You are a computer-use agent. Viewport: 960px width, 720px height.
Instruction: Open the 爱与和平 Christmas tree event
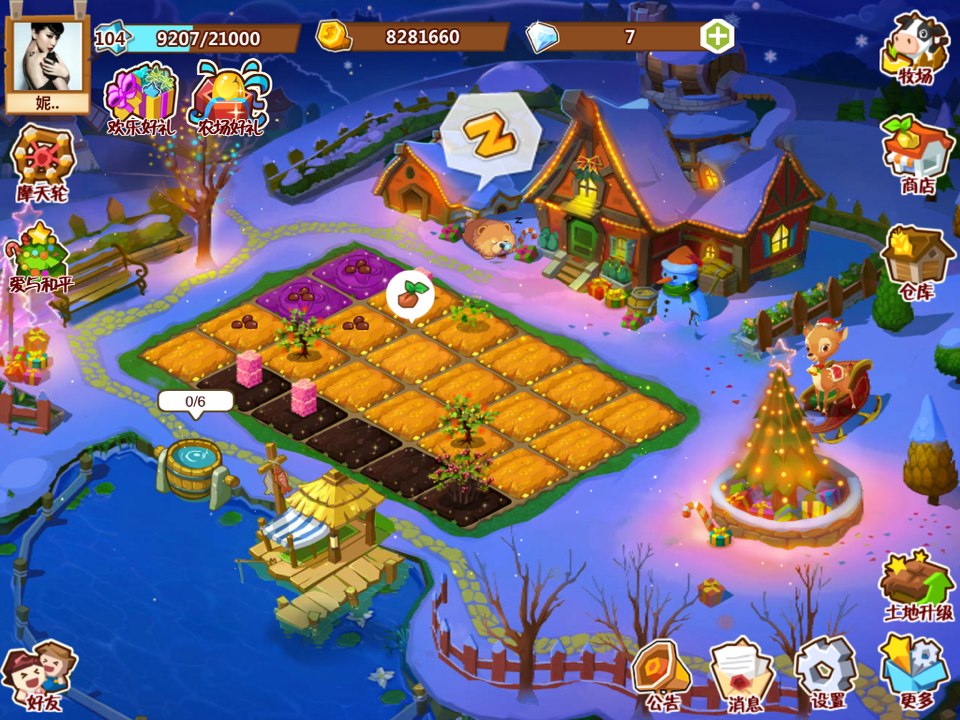tap(38, 258)
